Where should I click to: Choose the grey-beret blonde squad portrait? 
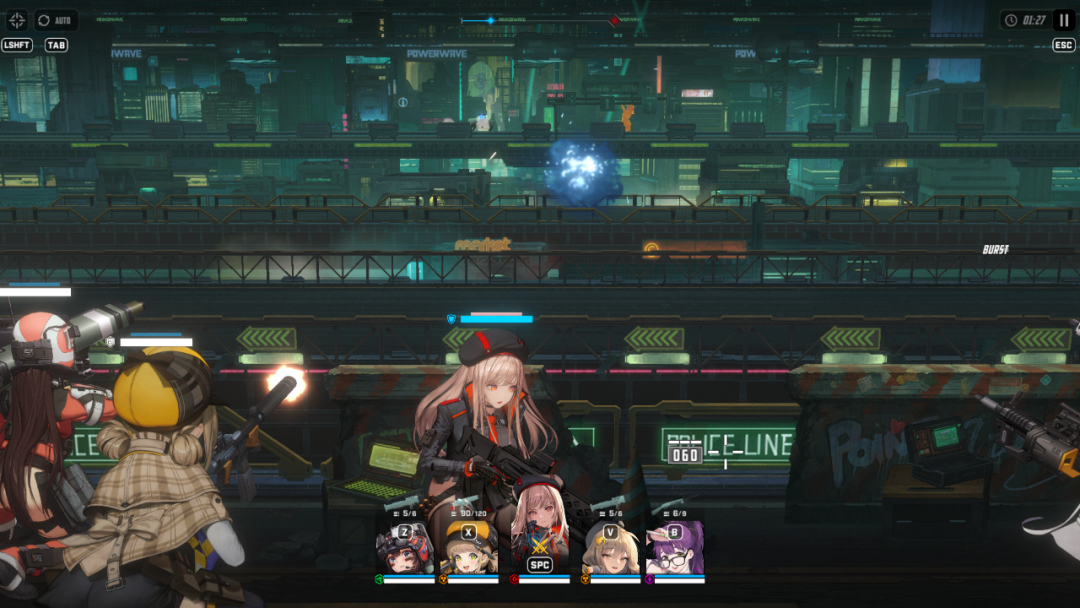click(x=610, y=548)
